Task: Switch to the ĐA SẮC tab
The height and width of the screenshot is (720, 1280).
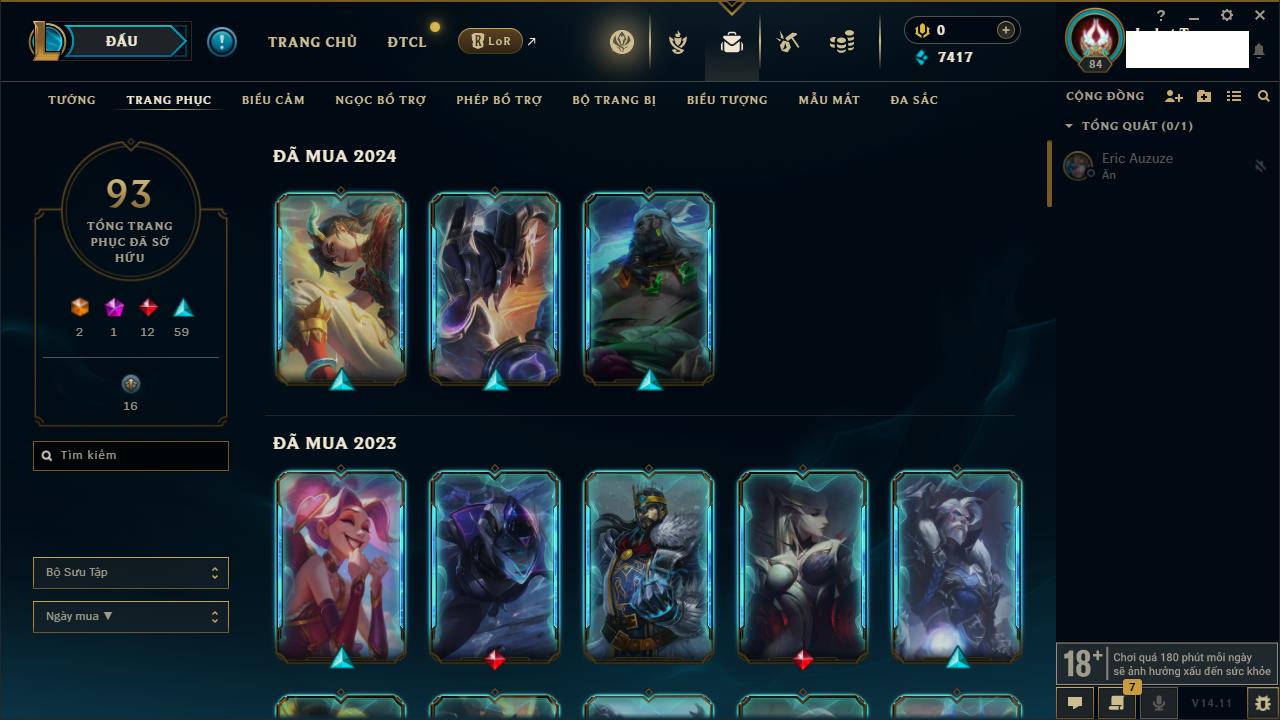Action: [x=914, y=100]
